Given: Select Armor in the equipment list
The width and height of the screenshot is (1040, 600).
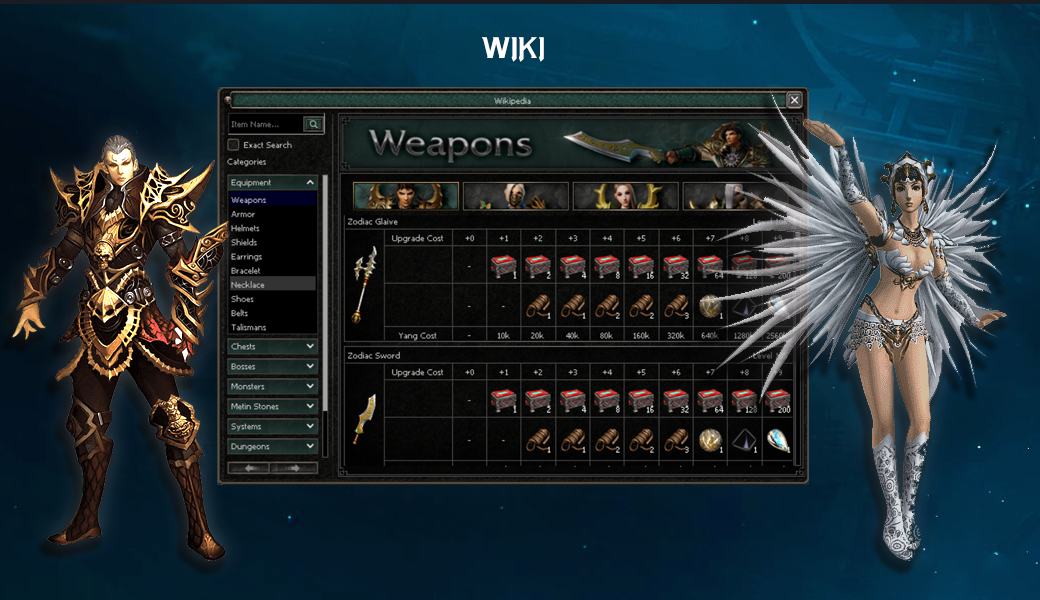Looking at the screenshot, I should pyautogui.click(x=243, y=214).
